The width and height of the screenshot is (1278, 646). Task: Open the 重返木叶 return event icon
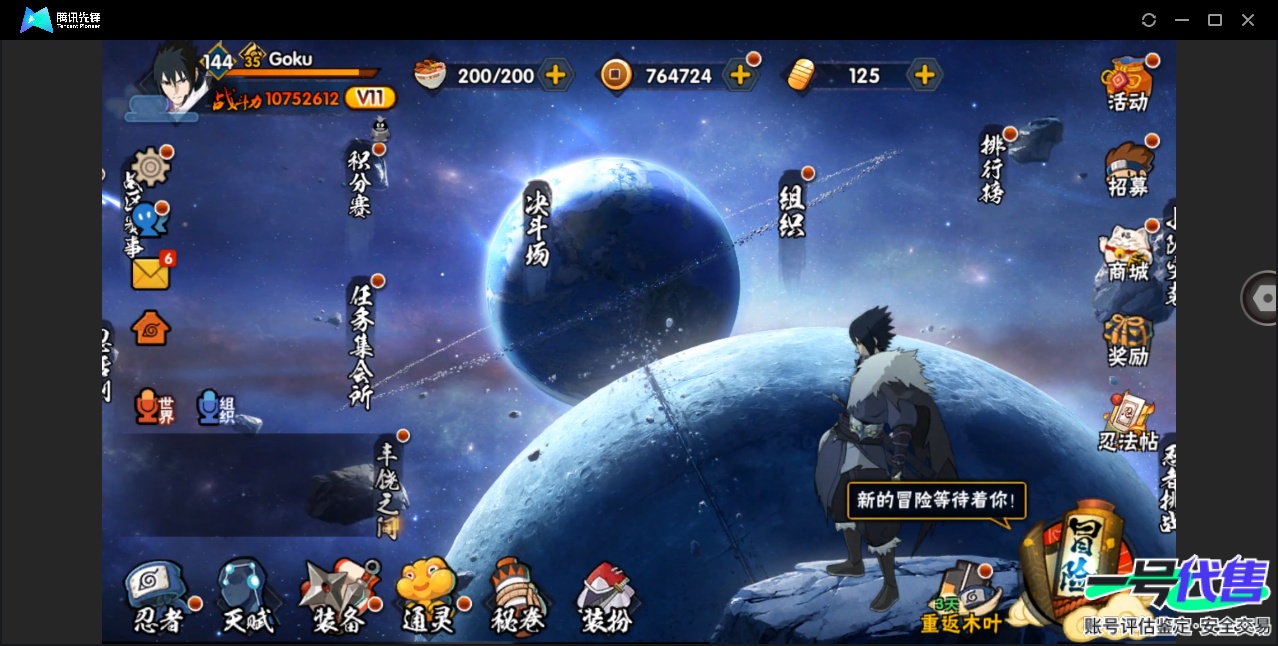961,599
